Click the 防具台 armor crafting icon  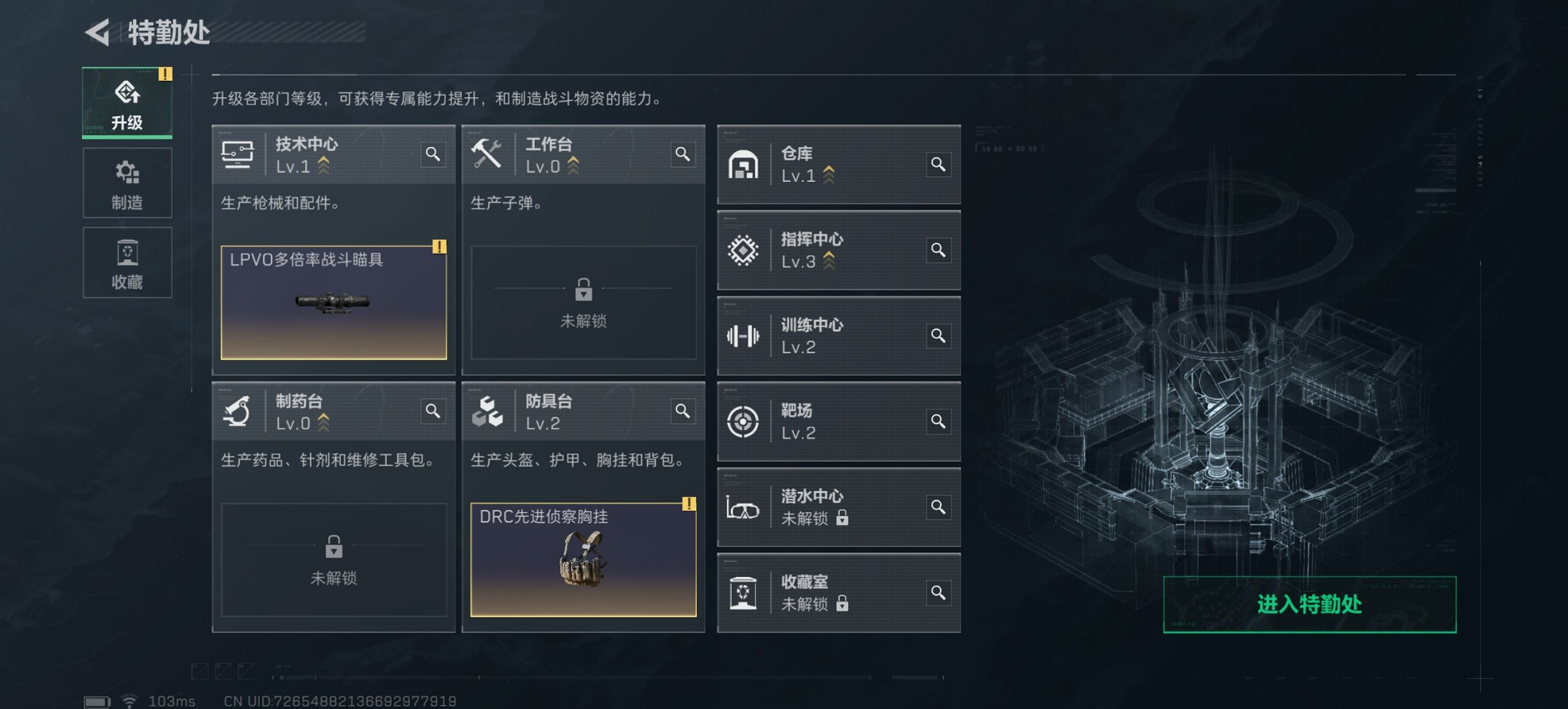pos(486,410)
